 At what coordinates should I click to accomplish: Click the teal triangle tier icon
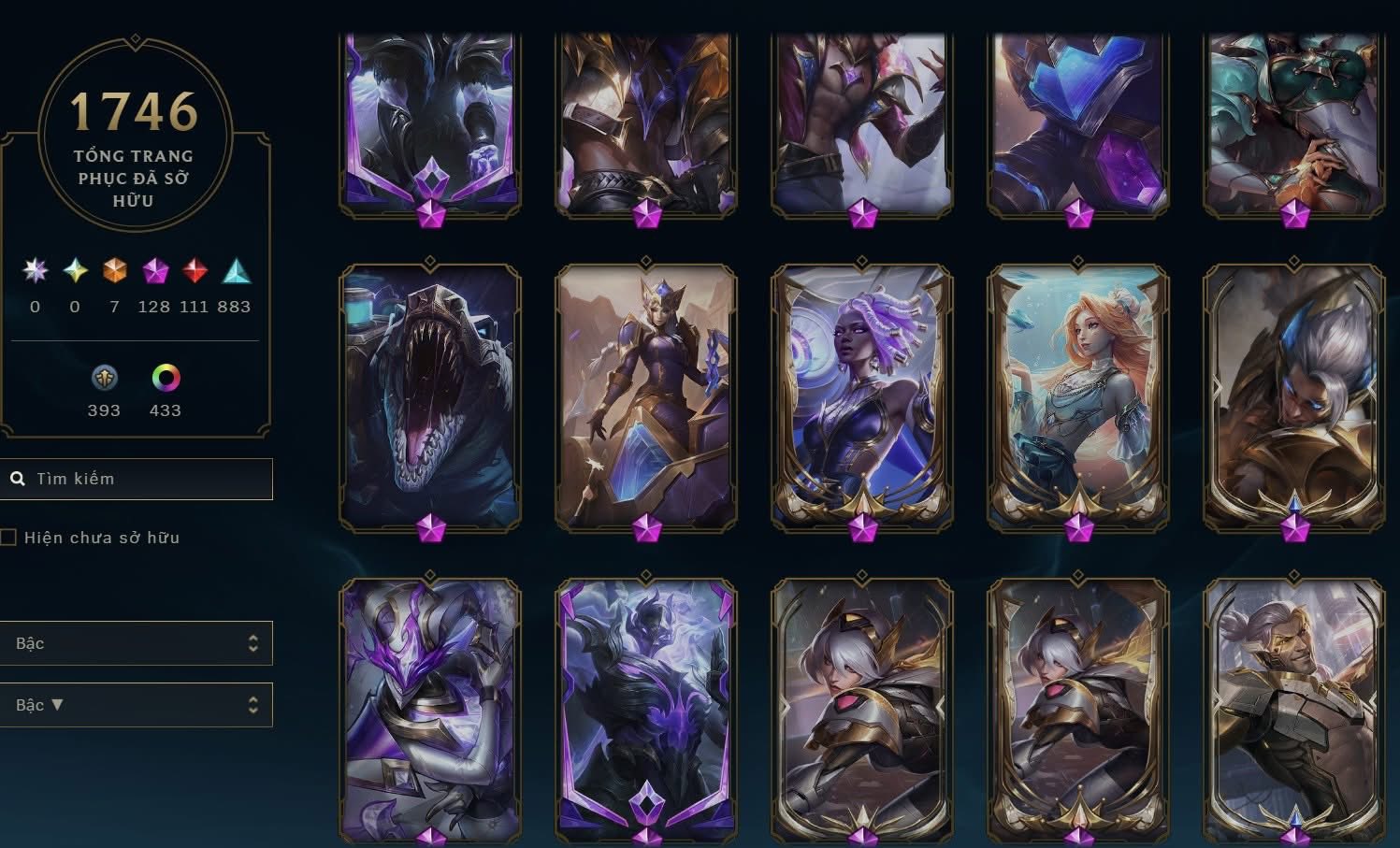[x=236, y=271]
